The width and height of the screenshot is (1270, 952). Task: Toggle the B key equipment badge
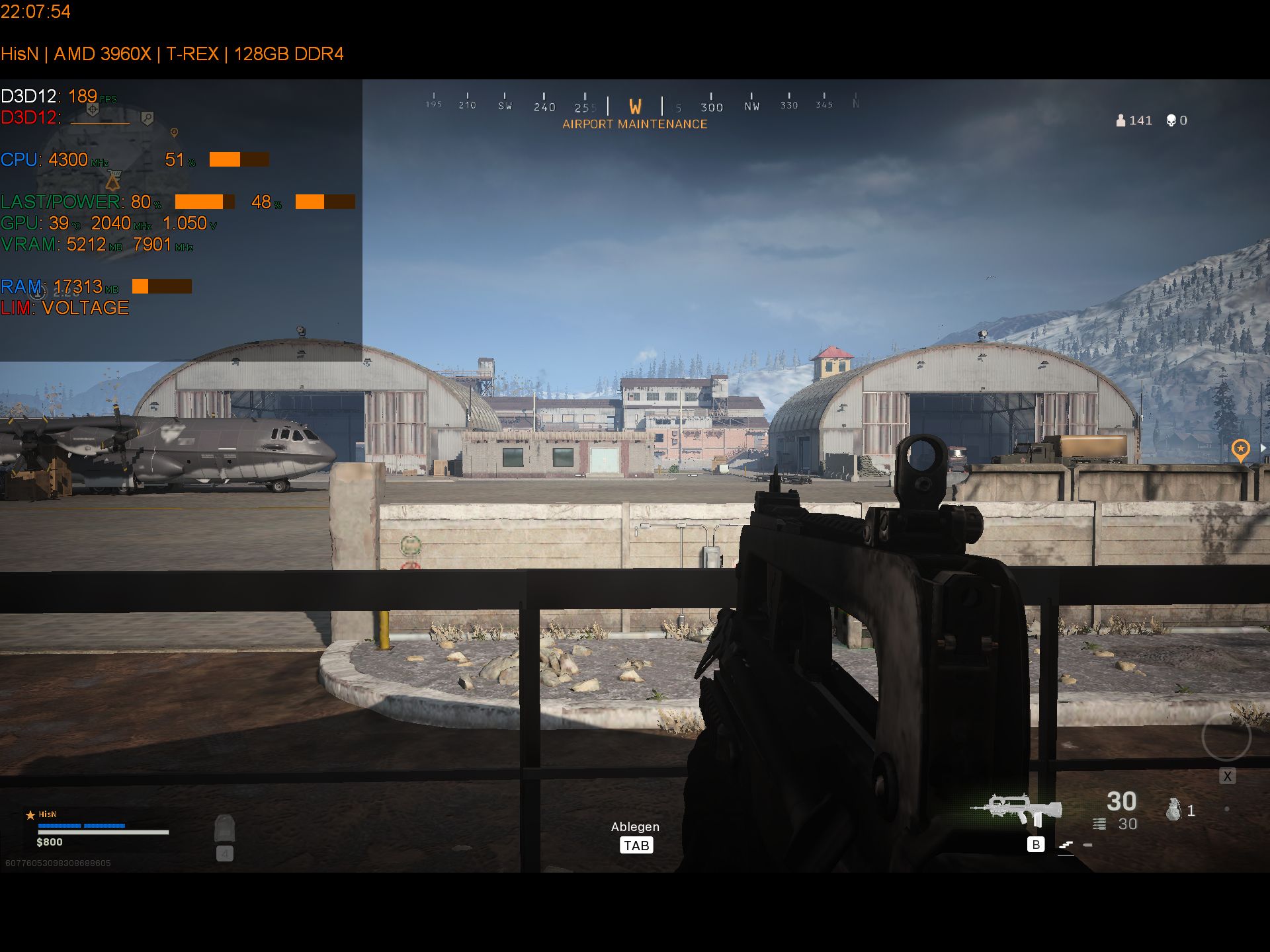click(x=1036, y=845)
